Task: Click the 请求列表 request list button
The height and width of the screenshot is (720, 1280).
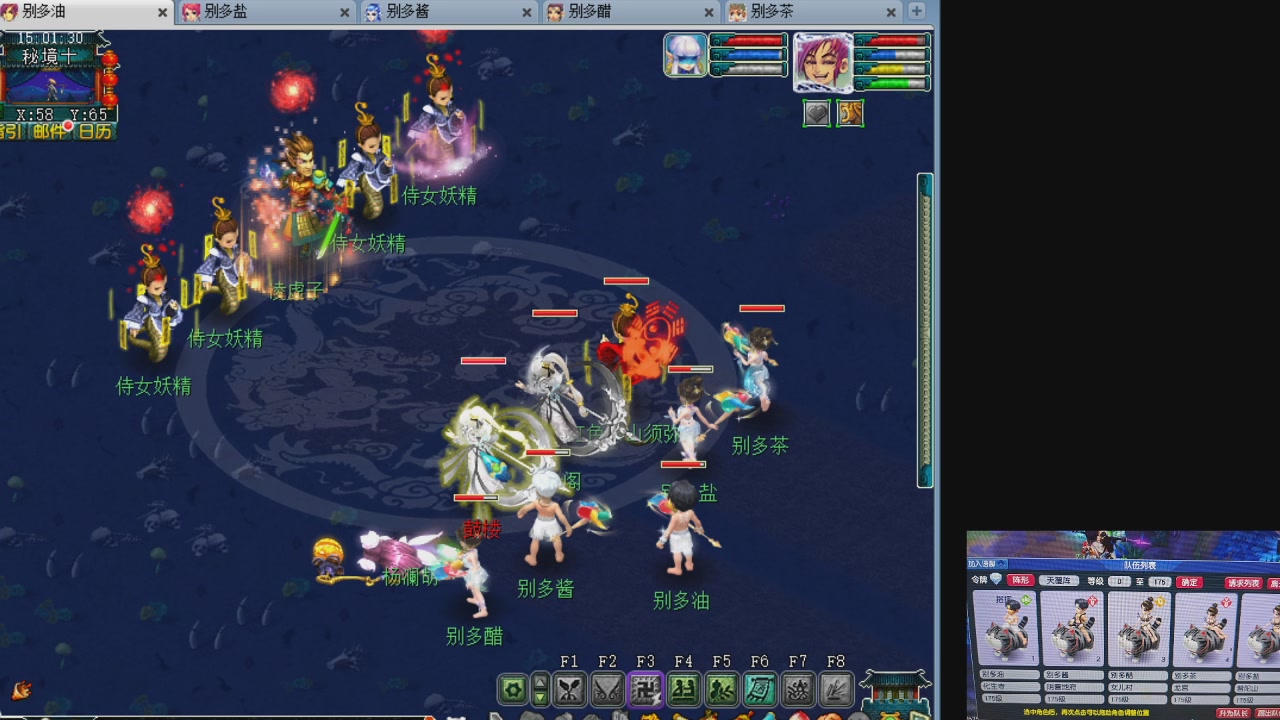Action: (x=1244, y=580)
